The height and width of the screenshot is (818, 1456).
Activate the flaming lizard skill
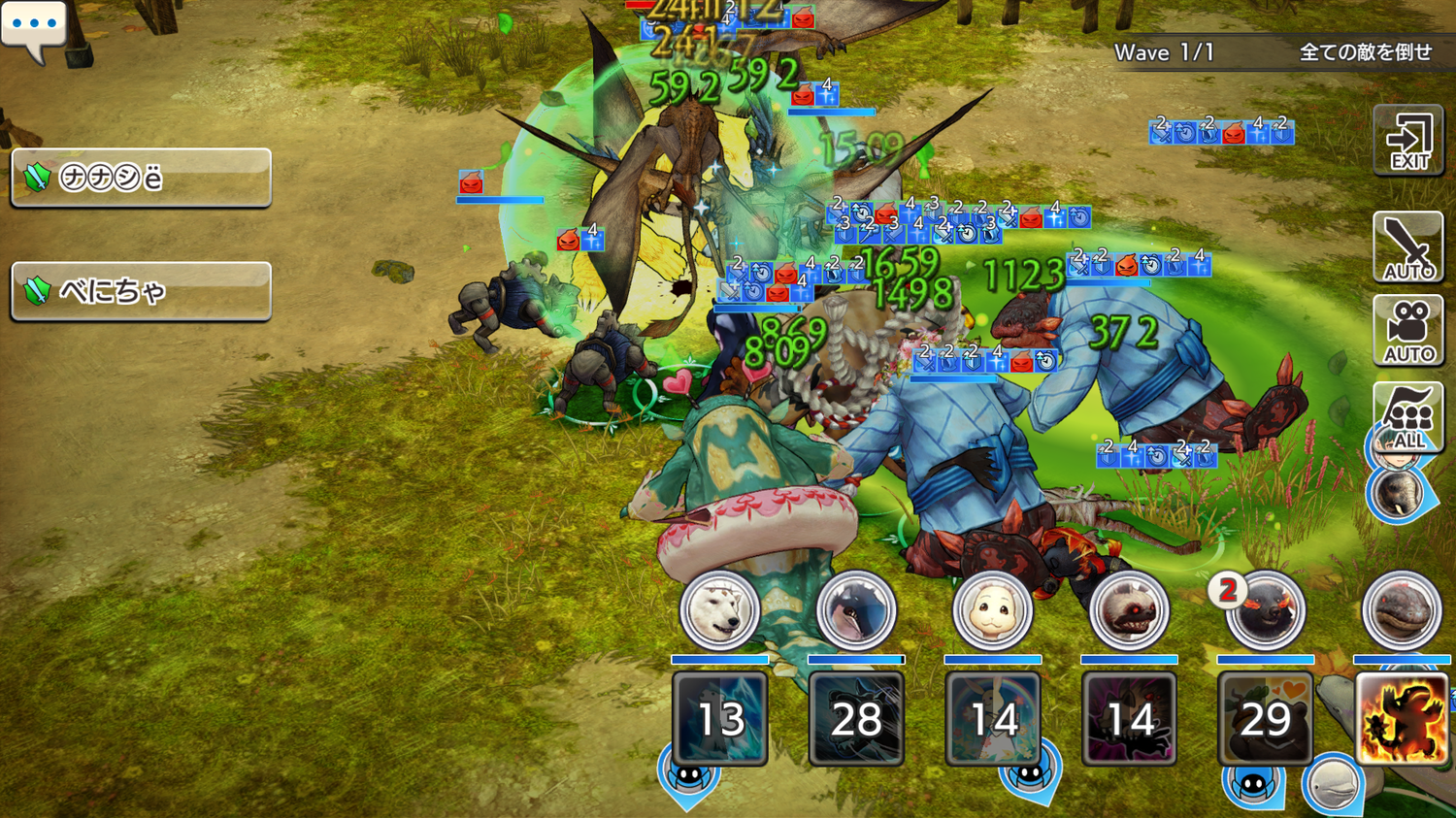click(x=1402, y=719)
